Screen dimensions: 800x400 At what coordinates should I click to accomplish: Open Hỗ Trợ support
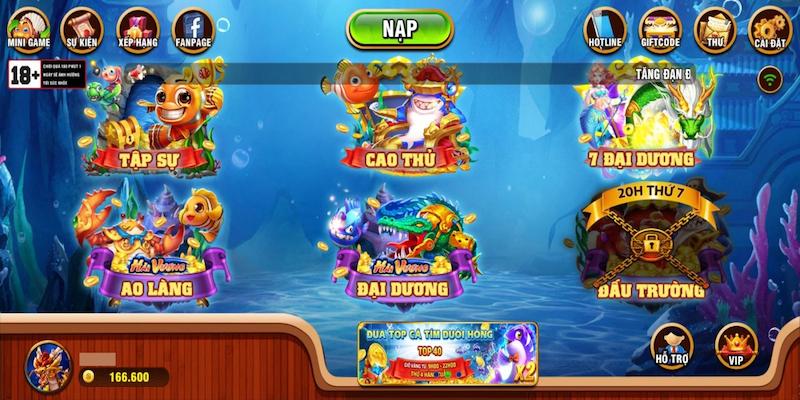tap(672, 345)
